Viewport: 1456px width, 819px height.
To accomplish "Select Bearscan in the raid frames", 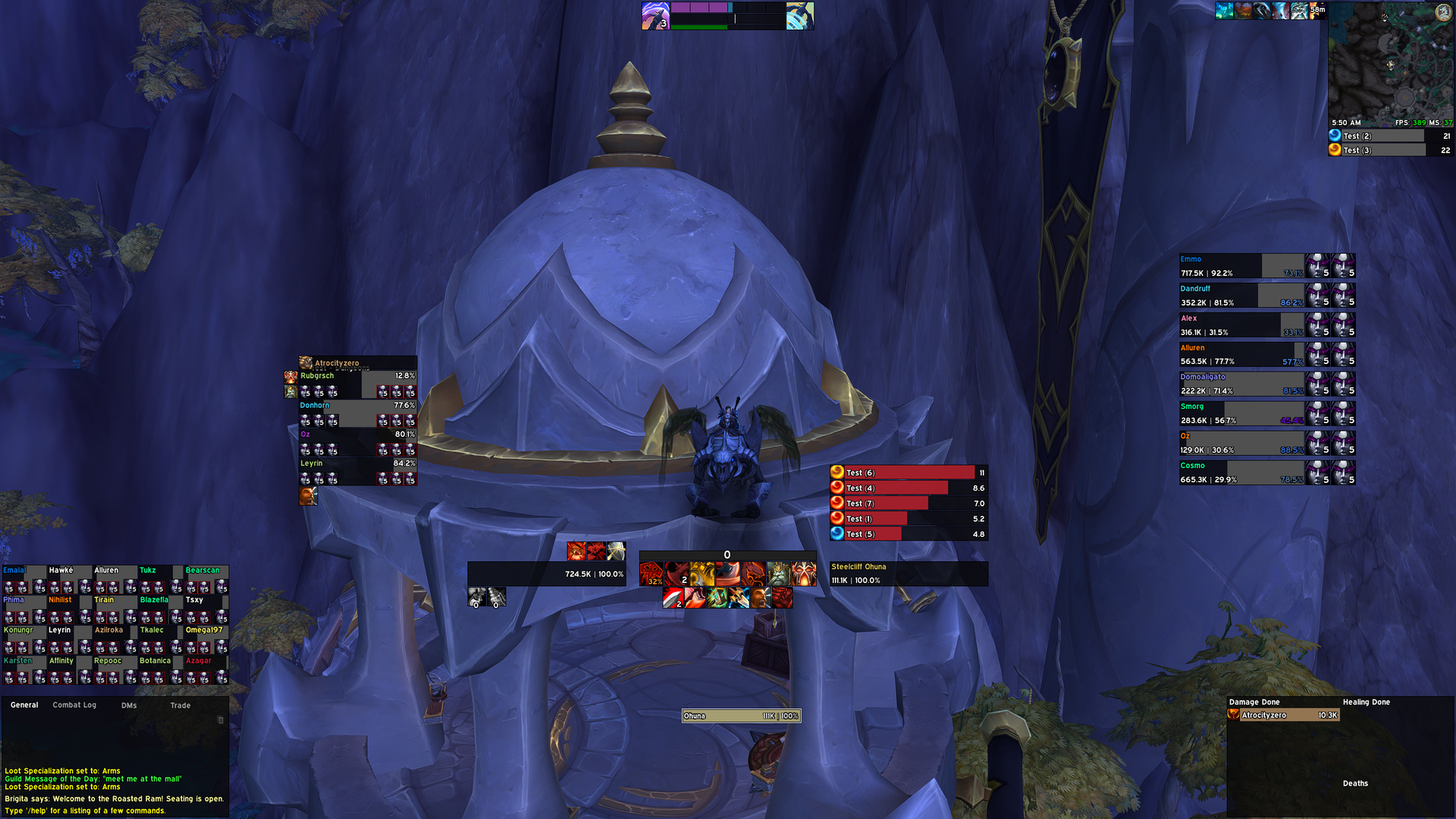I will click(206, 579).
